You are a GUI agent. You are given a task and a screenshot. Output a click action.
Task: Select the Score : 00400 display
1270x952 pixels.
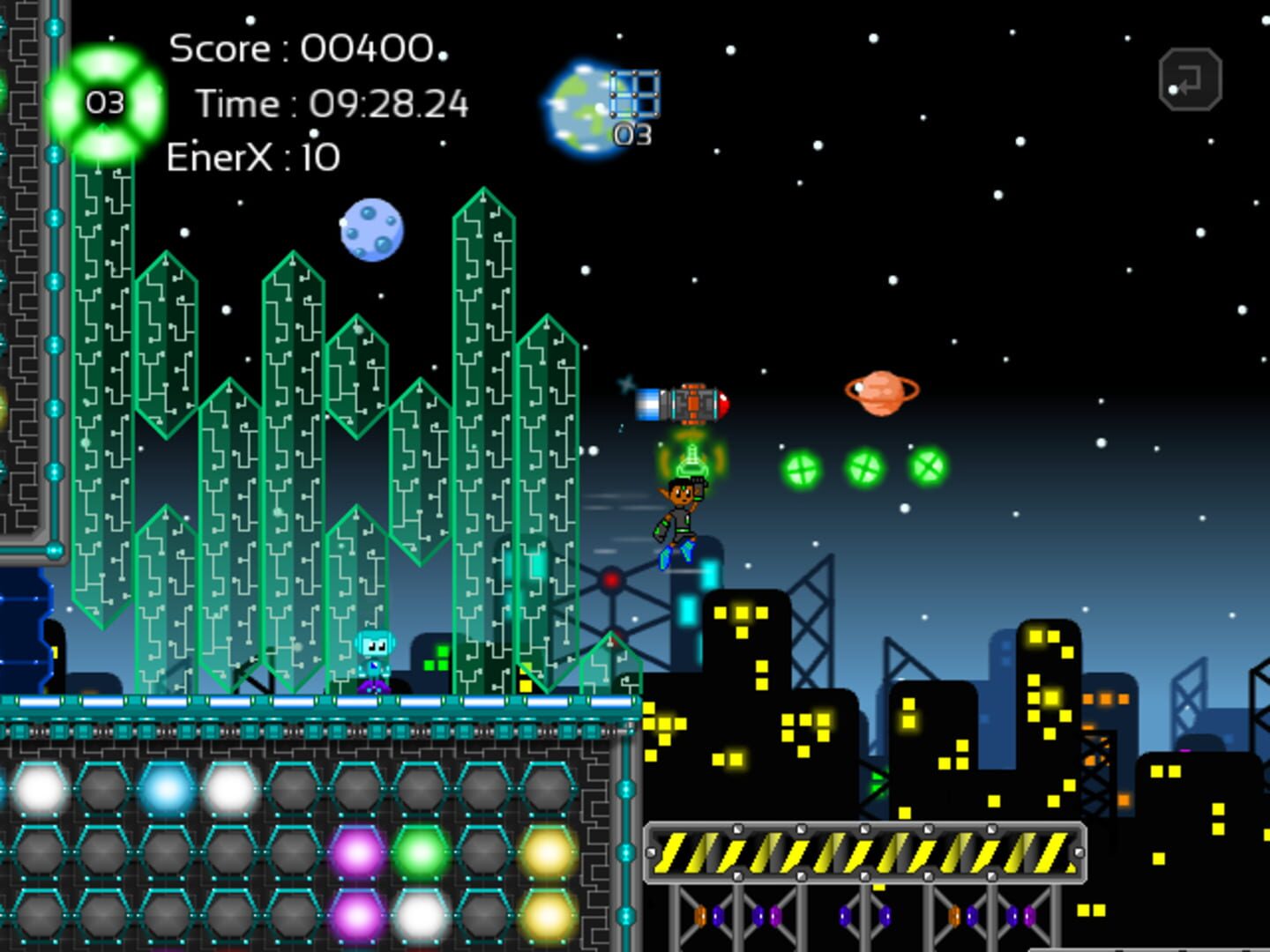(x=303, y=48)
